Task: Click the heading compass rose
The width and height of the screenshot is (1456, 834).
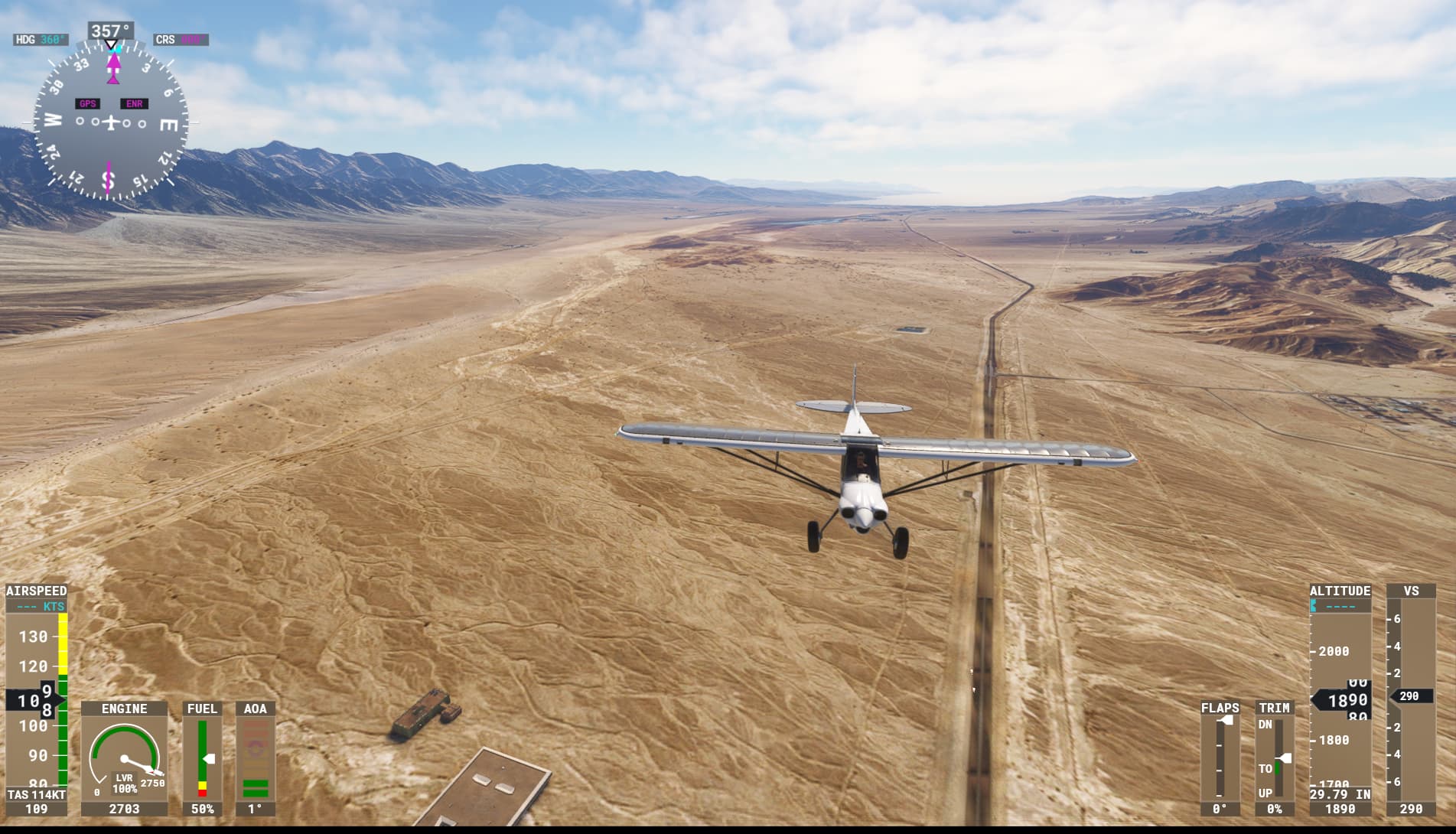Action: (110, 122)
